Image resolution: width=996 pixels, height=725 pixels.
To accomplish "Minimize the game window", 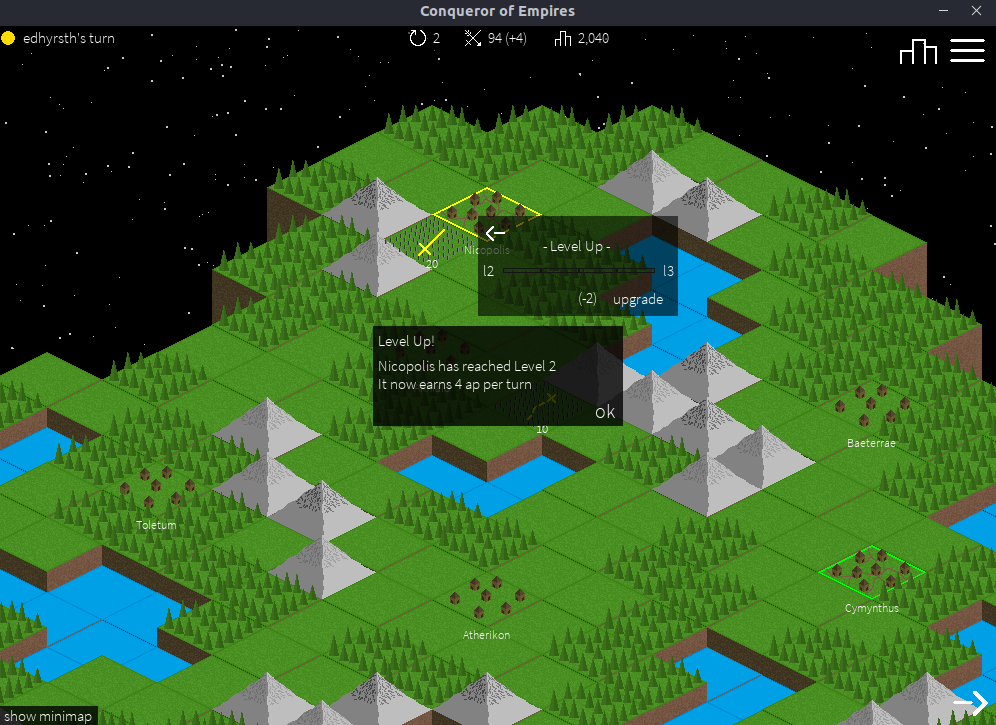I will point(943,11).
